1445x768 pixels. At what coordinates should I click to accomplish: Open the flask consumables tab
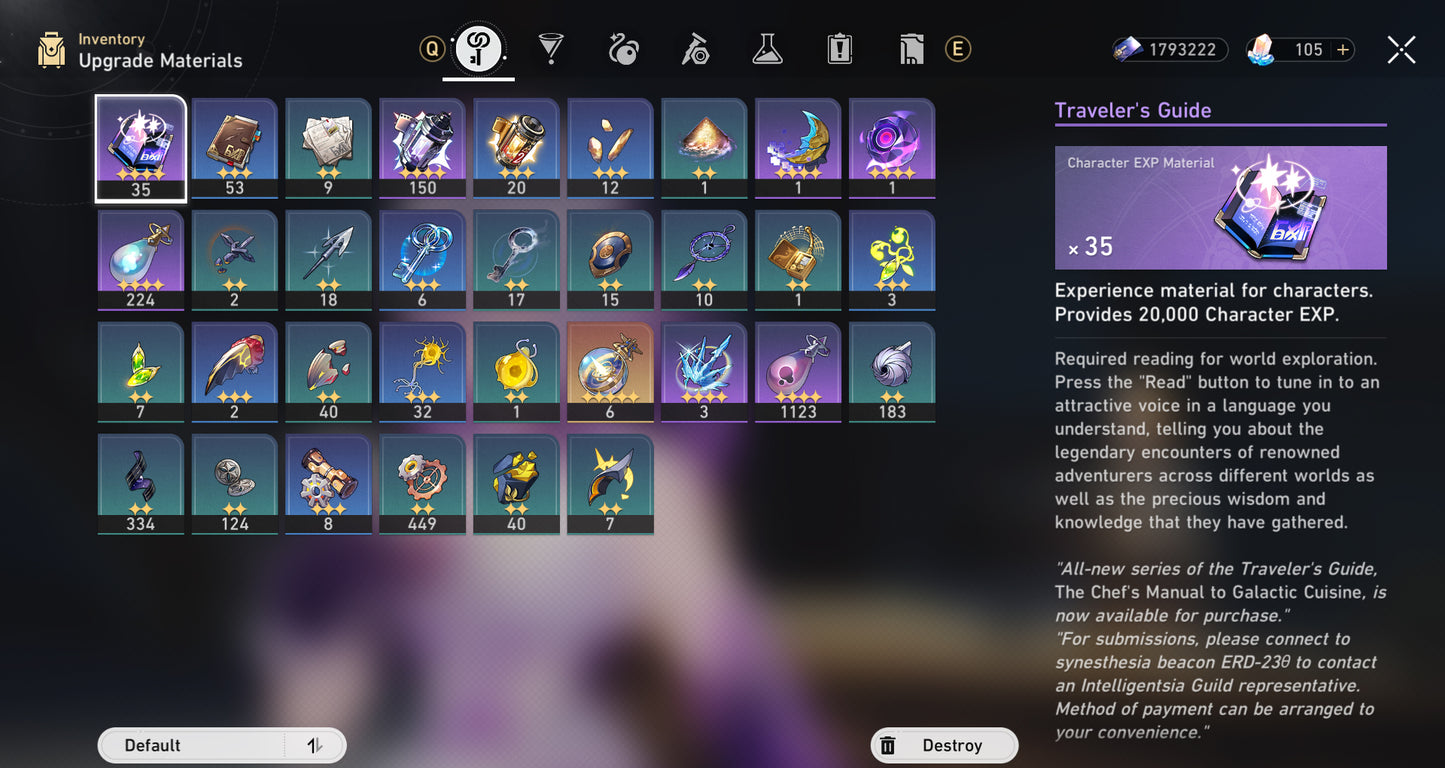767,49
